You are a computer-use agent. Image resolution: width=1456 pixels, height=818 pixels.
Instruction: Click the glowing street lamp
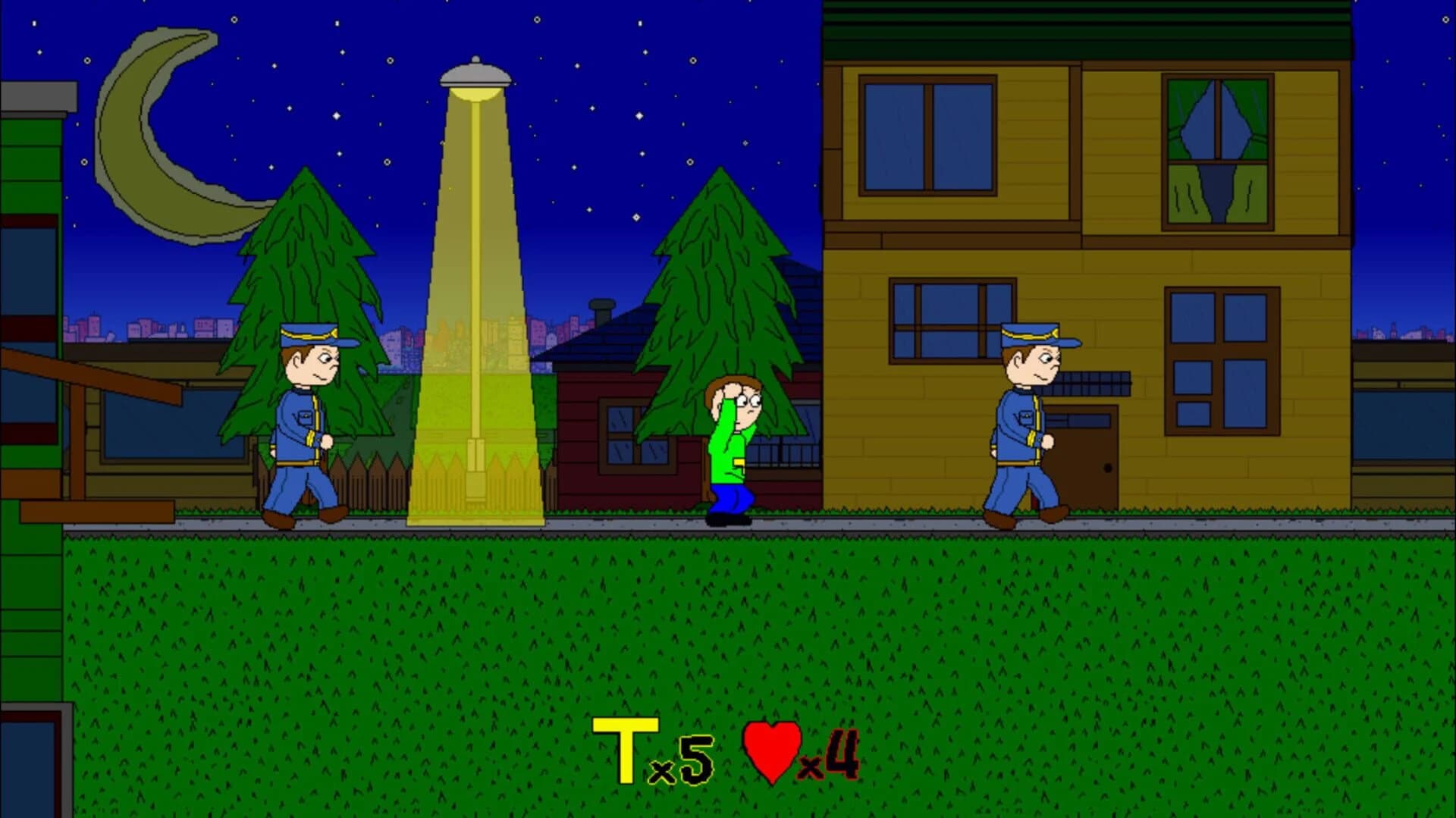(x=475, y=72)
